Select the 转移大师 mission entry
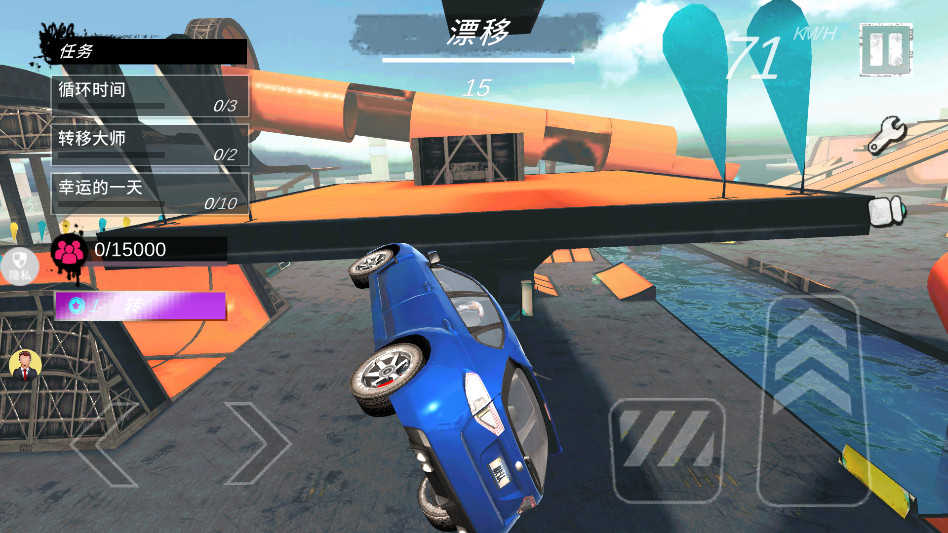Viewport: 948px width, 533px height. 150,145
